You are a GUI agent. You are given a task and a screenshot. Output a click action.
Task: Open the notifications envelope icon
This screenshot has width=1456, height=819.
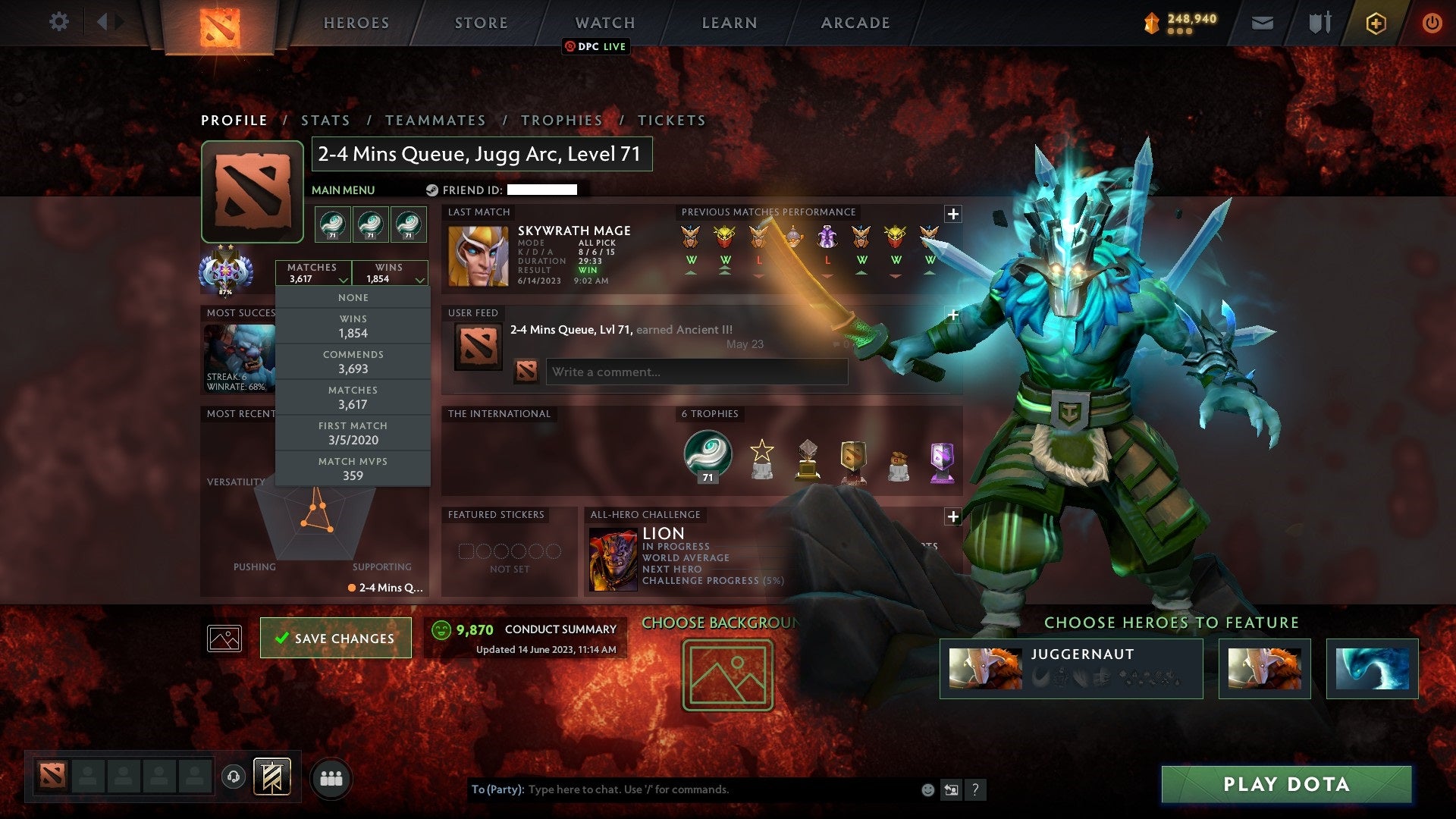click(x=1262, y=23)
